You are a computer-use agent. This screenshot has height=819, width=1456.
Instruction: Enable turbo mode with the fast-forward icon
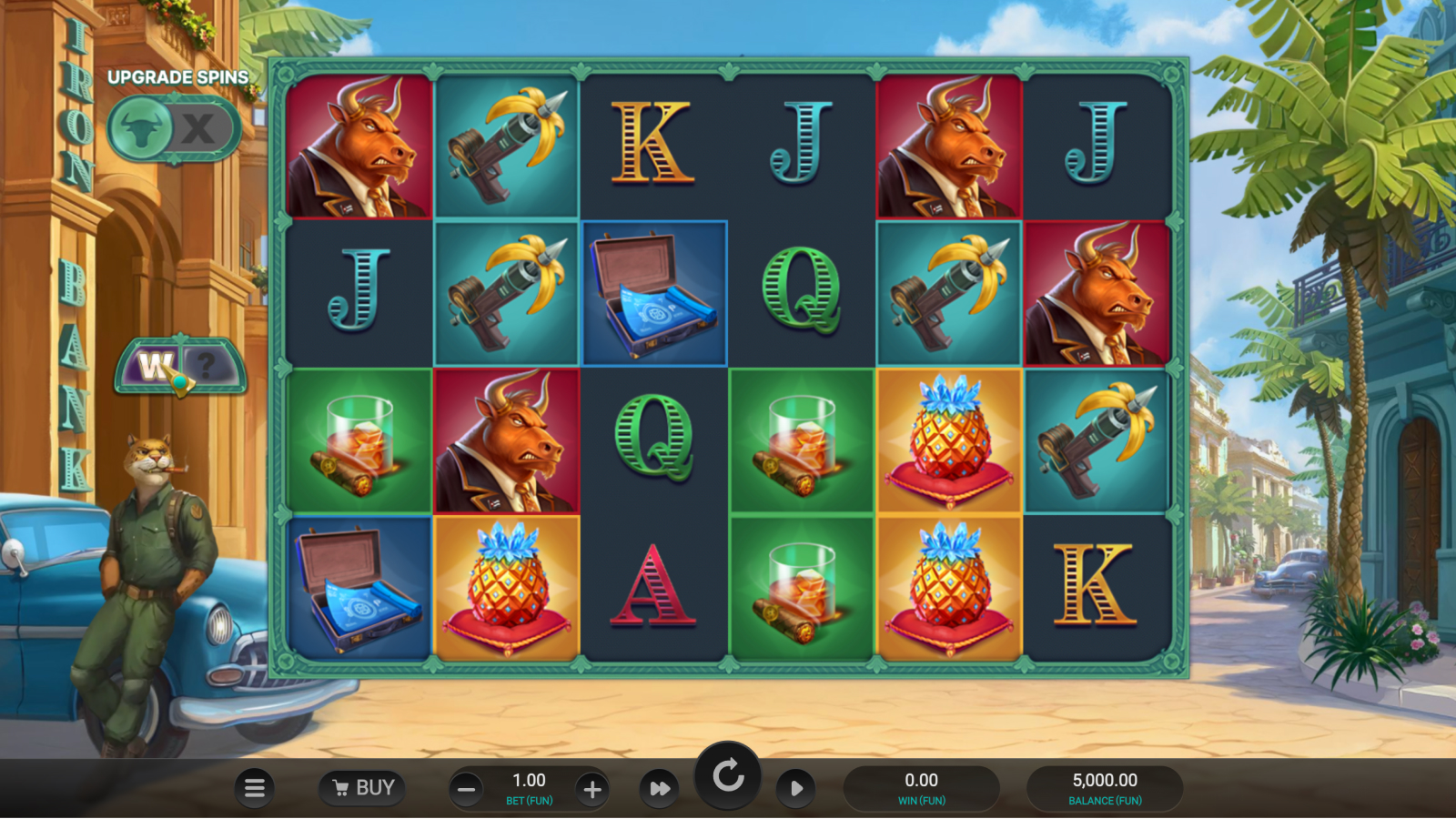[x=660, y=788]
